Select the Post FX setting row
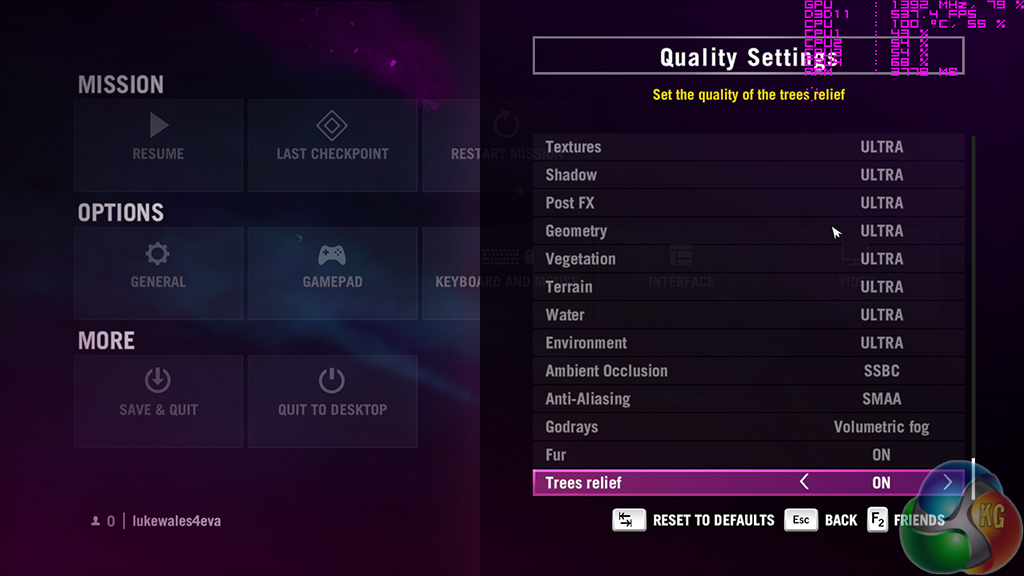 coord(748,203)
